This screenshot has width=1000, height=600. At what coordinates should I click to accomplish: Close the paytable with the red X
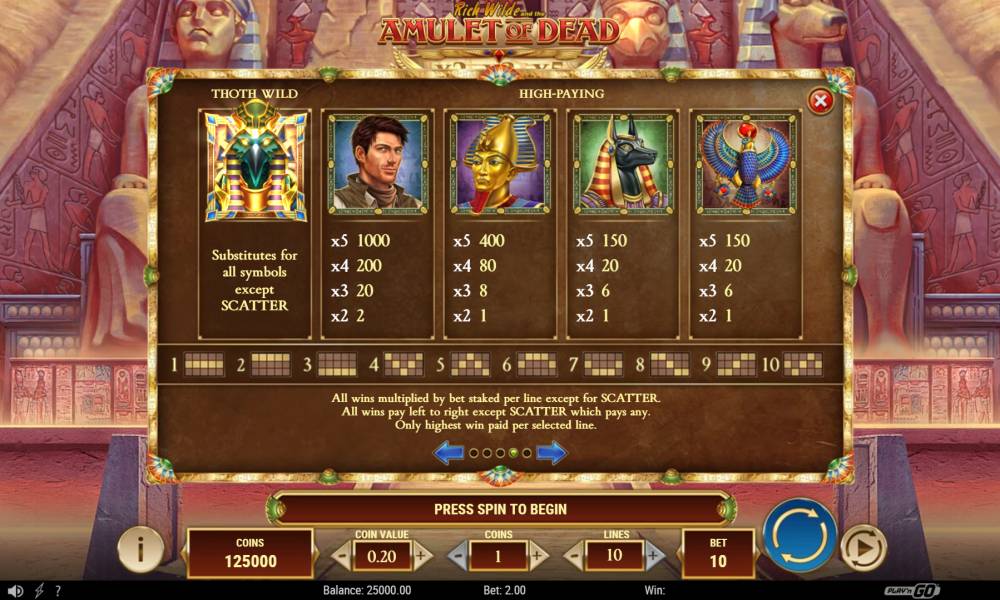point(820,100)
